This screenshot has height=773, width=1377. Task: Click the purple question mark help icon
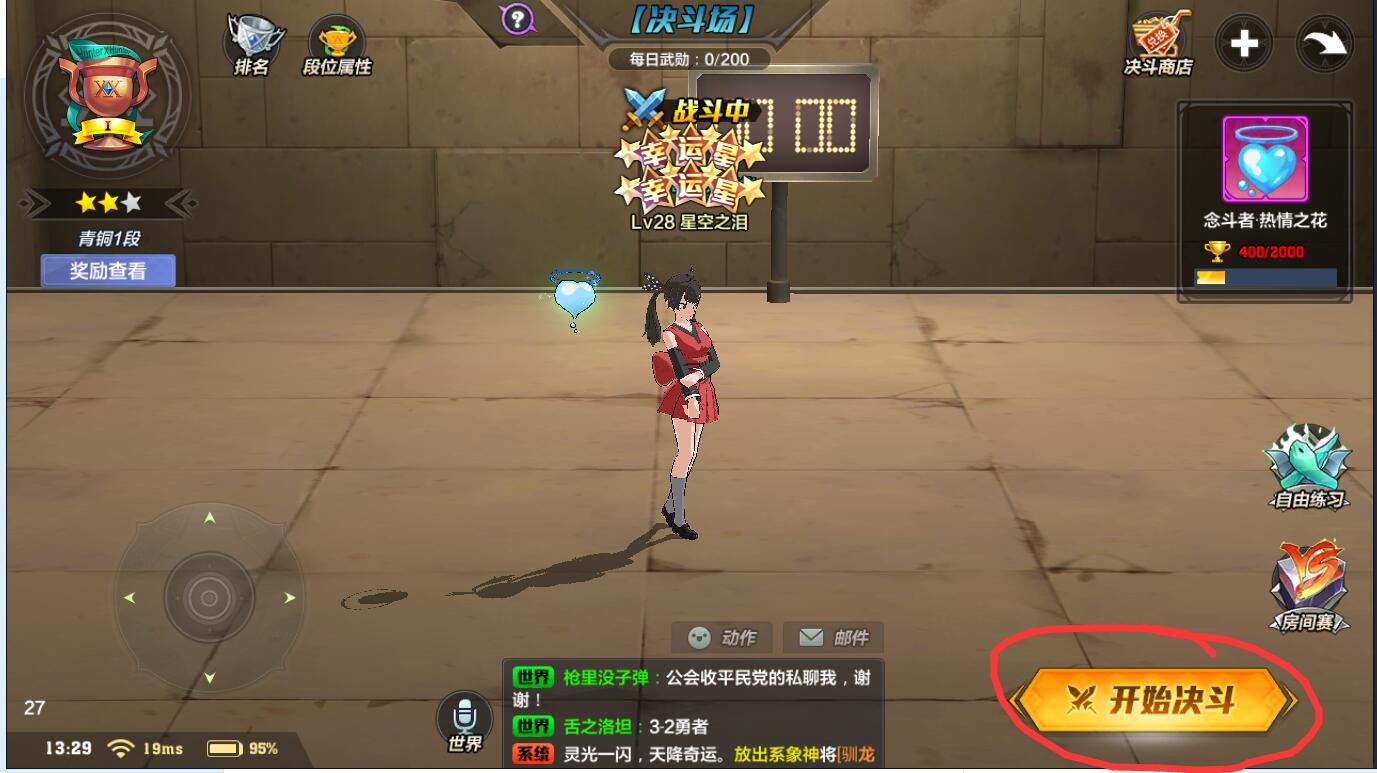click(x=517, y=18)
